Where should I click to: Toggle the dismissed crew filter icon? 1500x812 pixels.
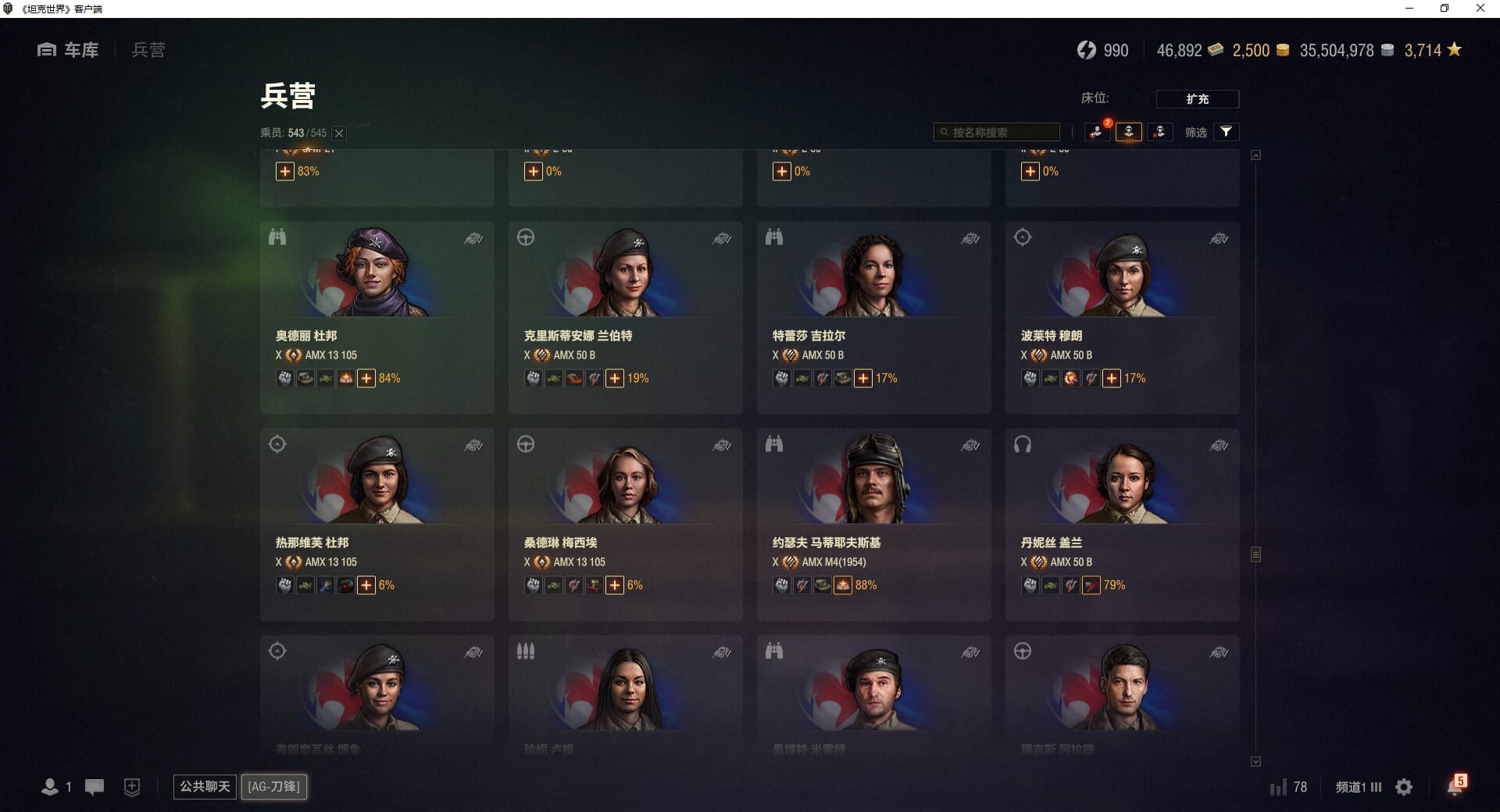[1159, 132]
